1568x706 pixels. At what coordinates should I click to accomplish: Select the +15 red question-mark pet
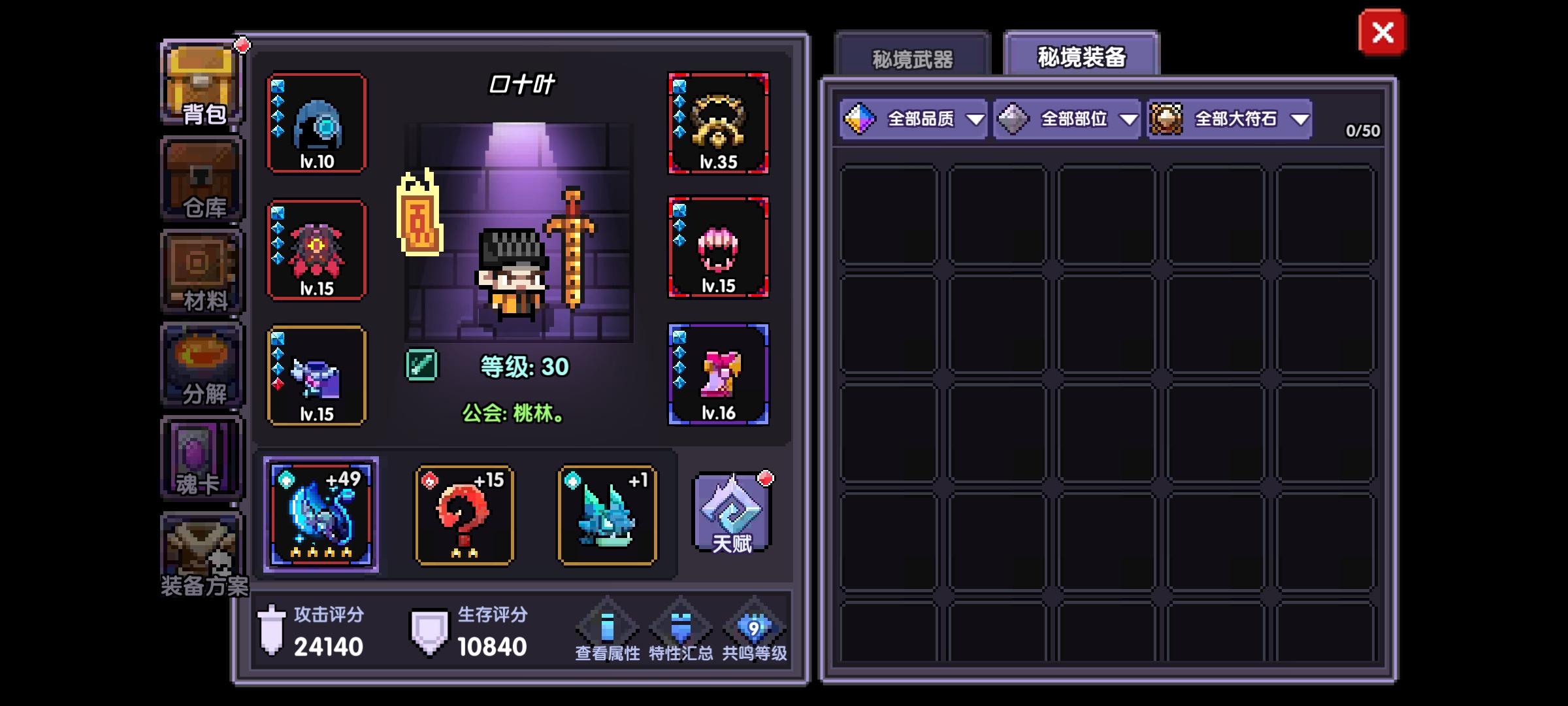click(465, 516)
